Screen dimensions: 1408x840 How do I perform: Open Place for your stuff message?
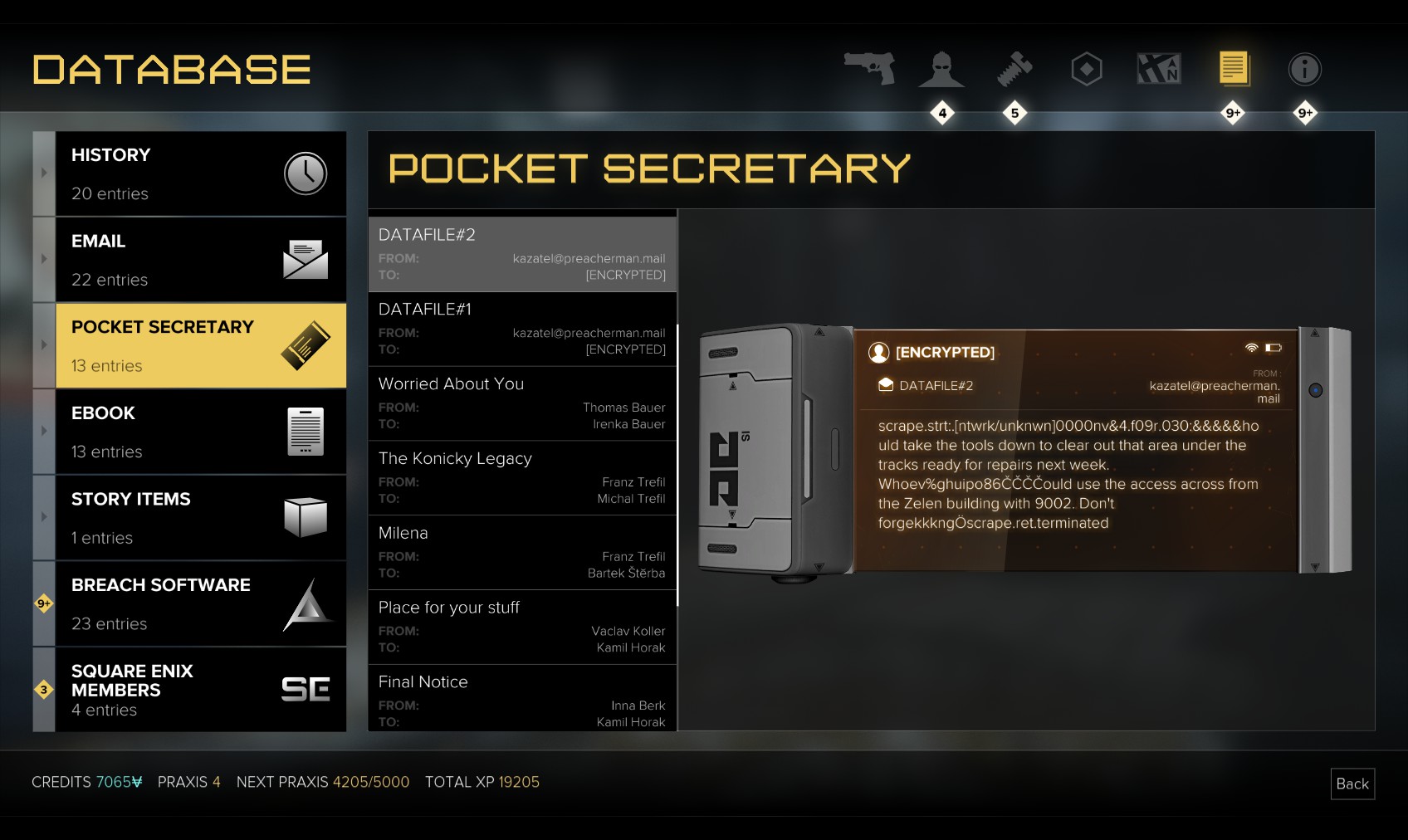coord(522,628)
